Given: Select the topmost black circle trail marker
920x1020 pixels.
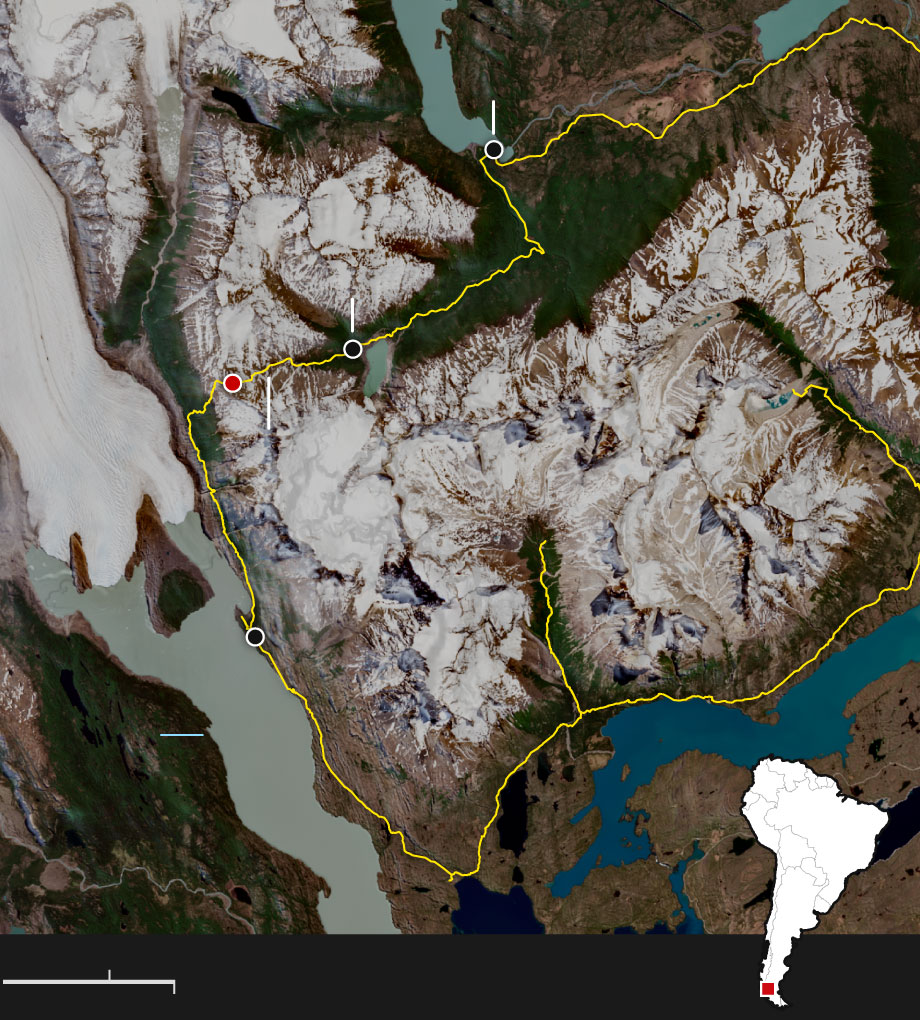Looking at the screenshot, I should click(x=493, y=149).
